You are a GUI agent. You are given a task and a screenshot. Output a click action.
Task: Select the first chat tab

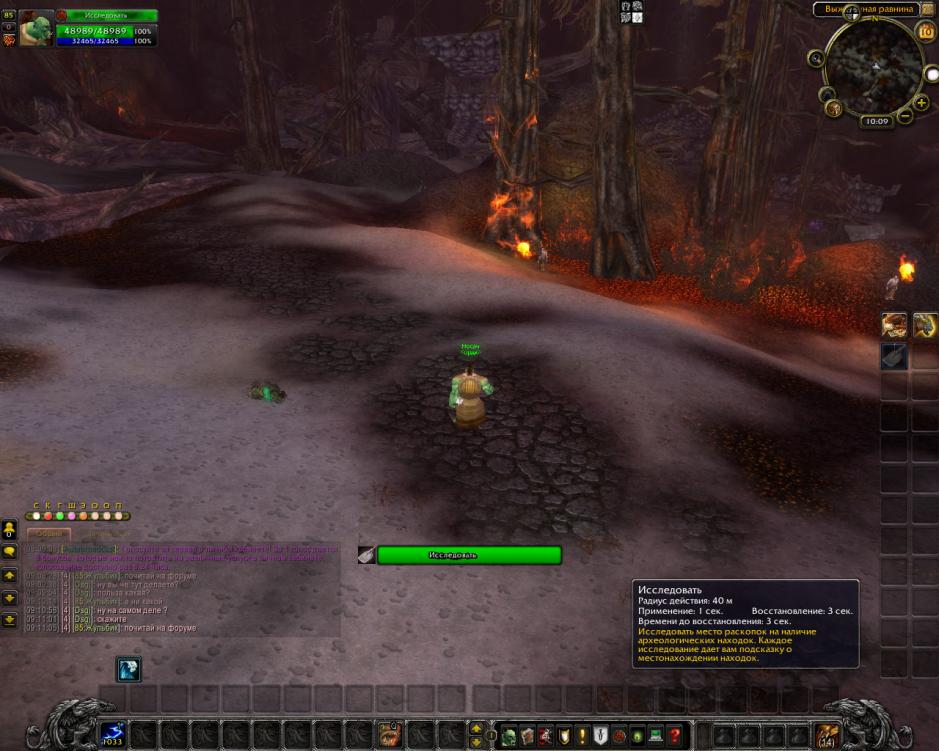(x=49, y=534)
